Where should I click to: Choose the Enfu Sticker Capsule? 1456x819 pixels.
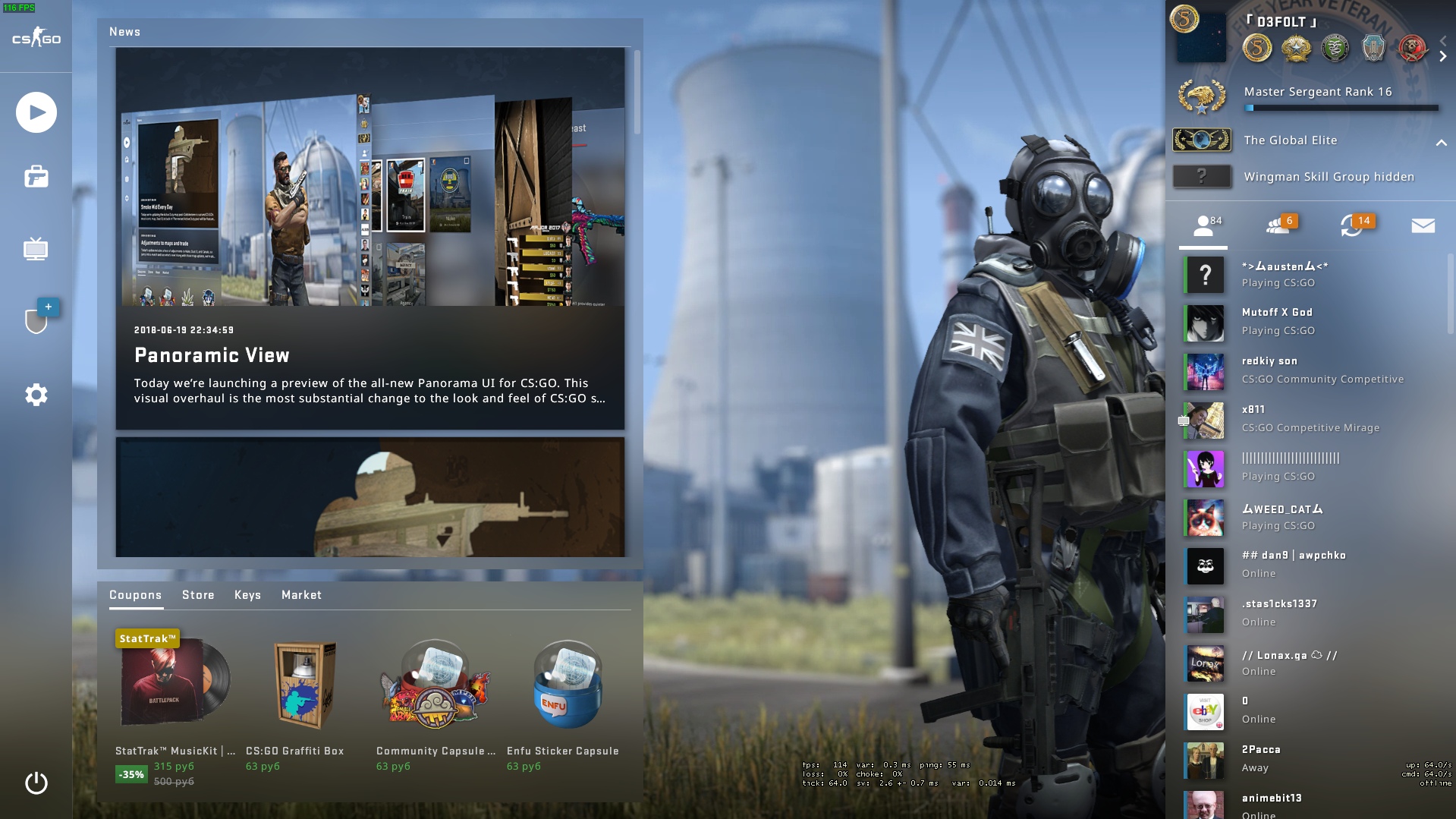tap(566, 685)
